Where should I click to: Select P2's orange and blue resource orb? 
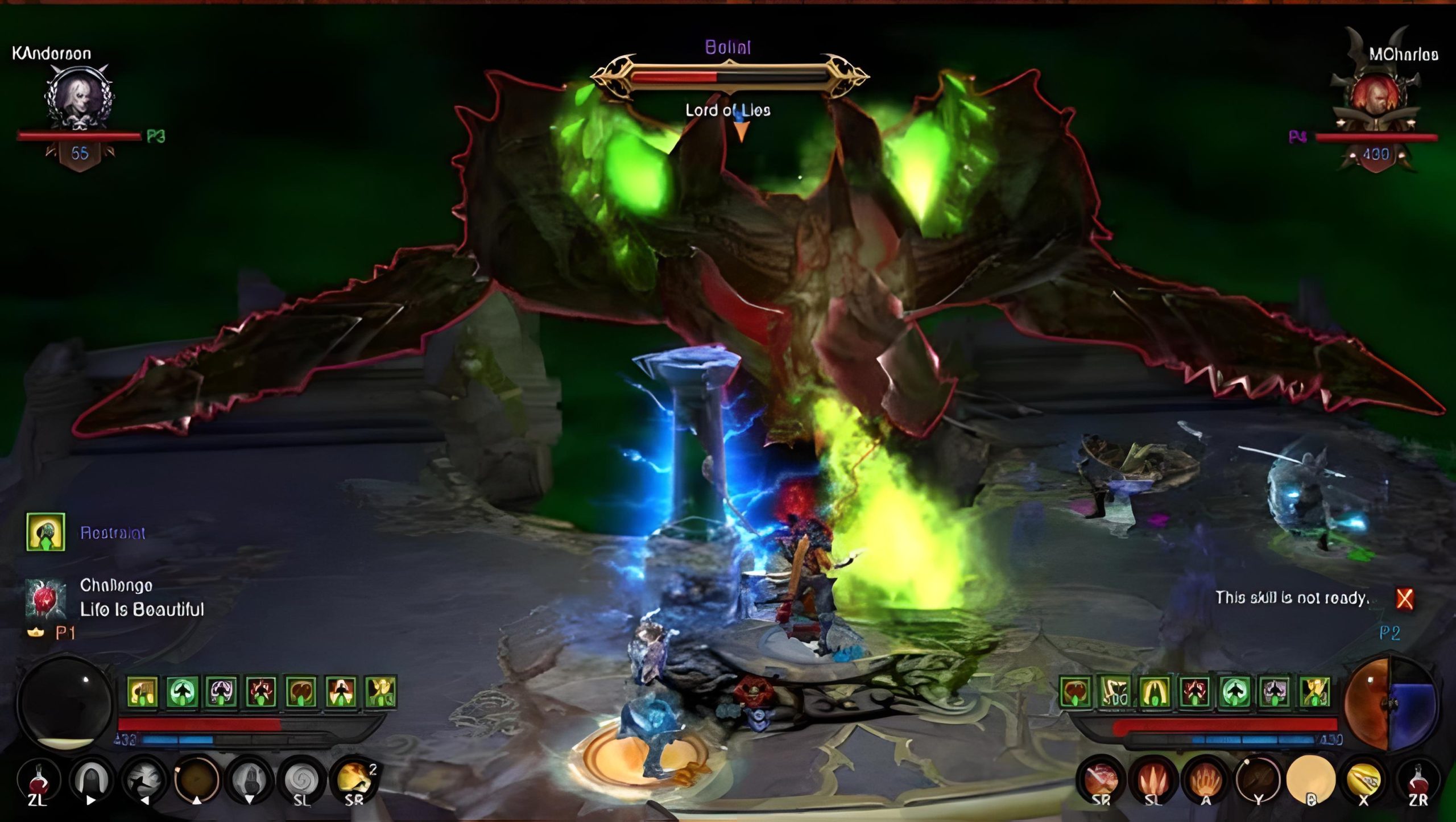(x=1389, y=704)
